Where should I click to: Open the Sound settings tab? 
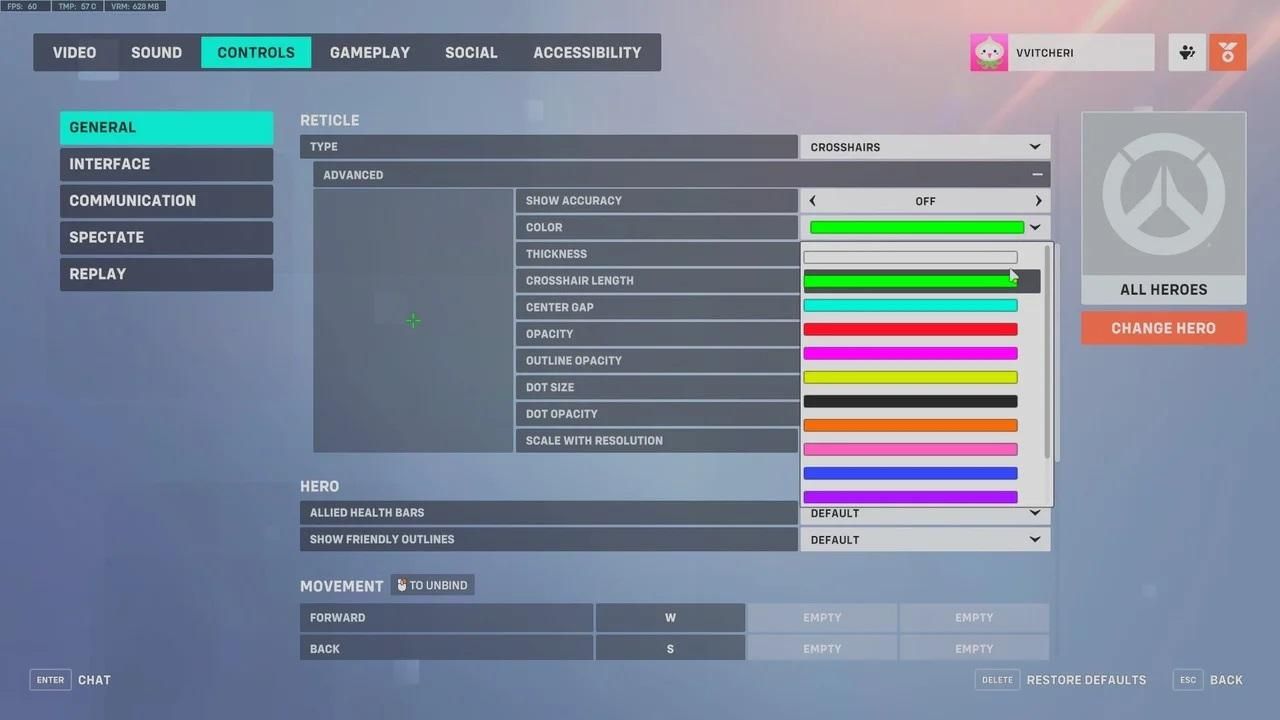point(156,53)
